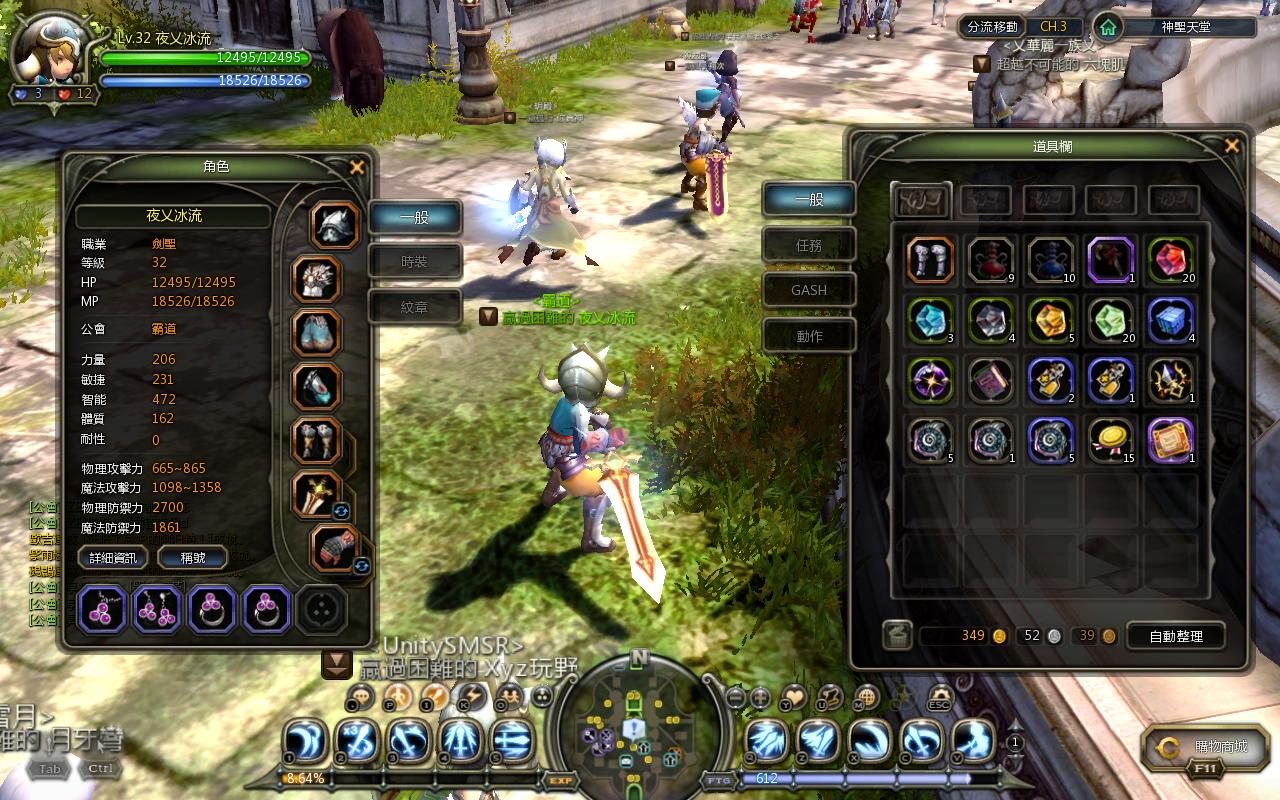Close the inventory panel
Screen dimensions: 1280x800
(x=1231, y=147)
